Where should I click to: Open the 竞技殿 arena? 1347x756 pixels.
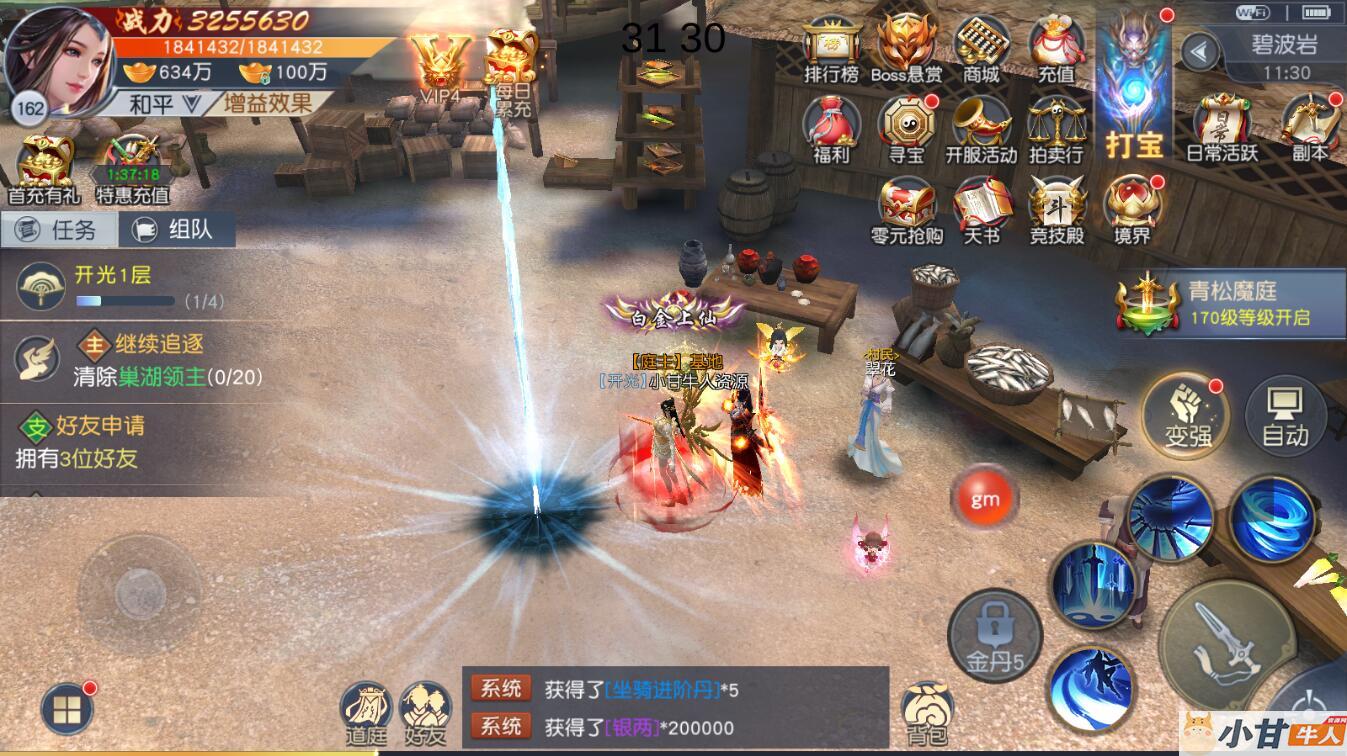[1057, 208]
